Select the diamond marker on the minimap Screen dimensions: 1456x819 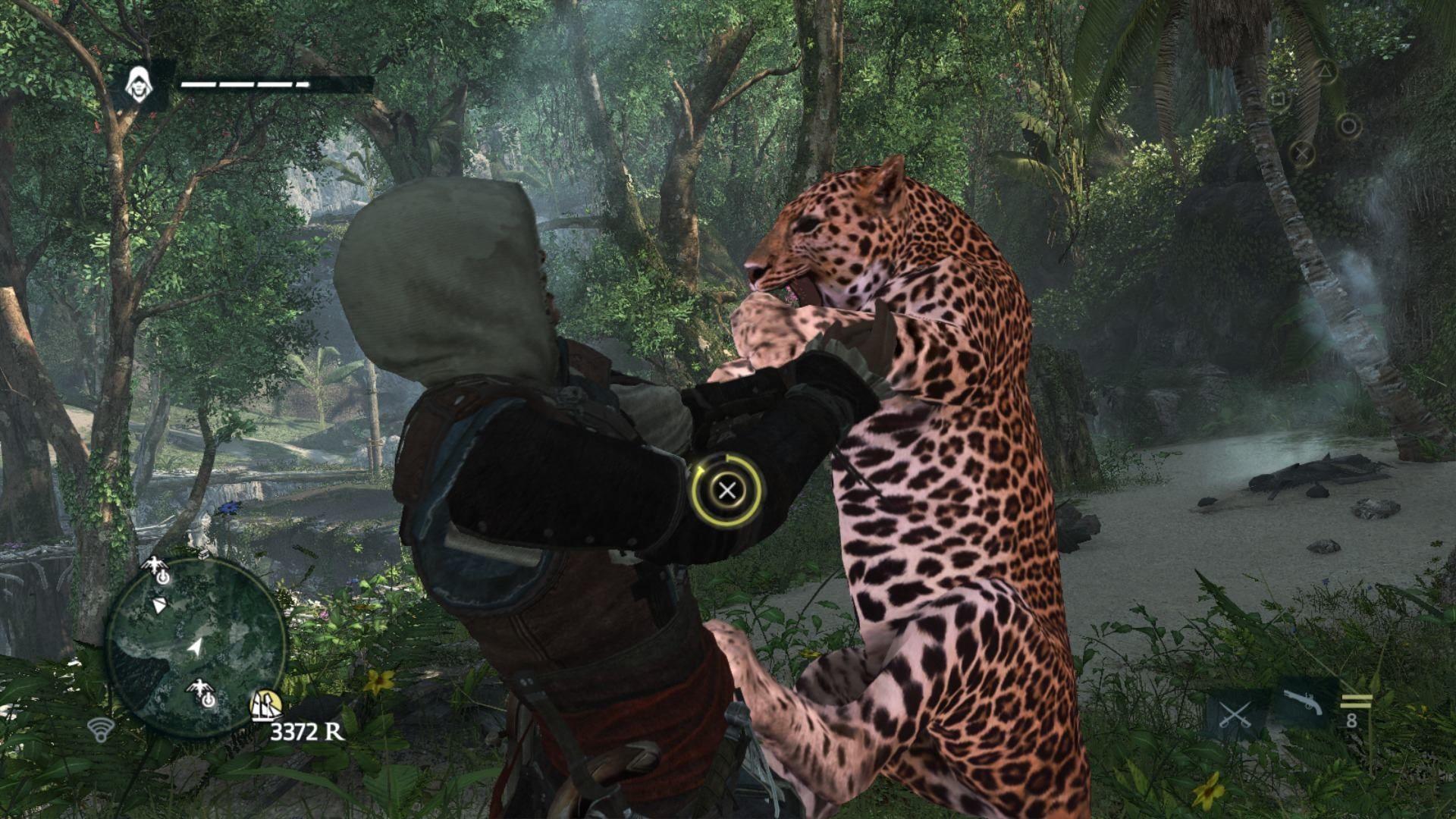[x=159, y=605]
